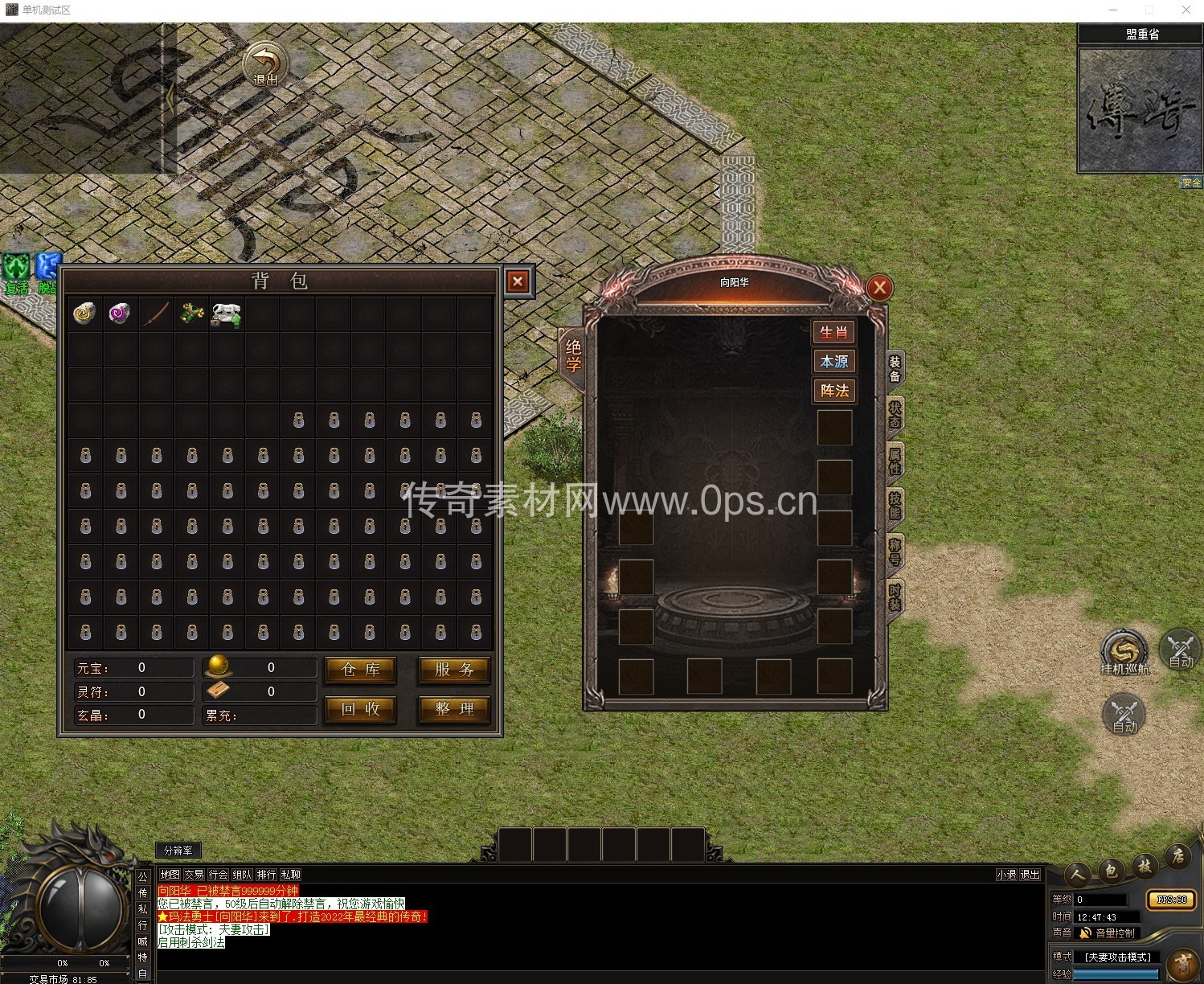This screenshot has height=984, width=1204.
Task: Open the minimap
Action: pos(1140,111)
